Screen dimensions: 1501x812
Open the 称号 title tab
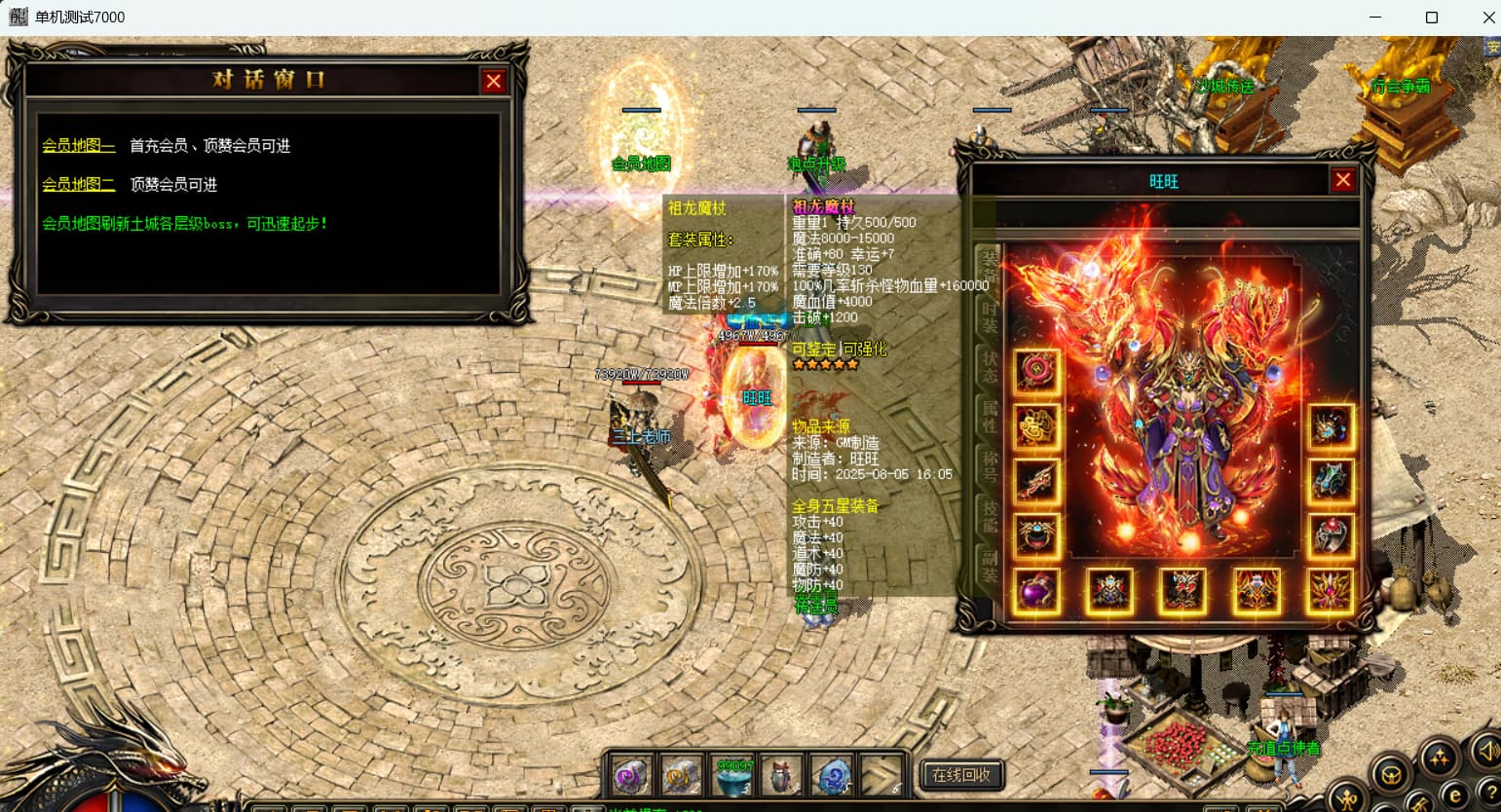989,465
